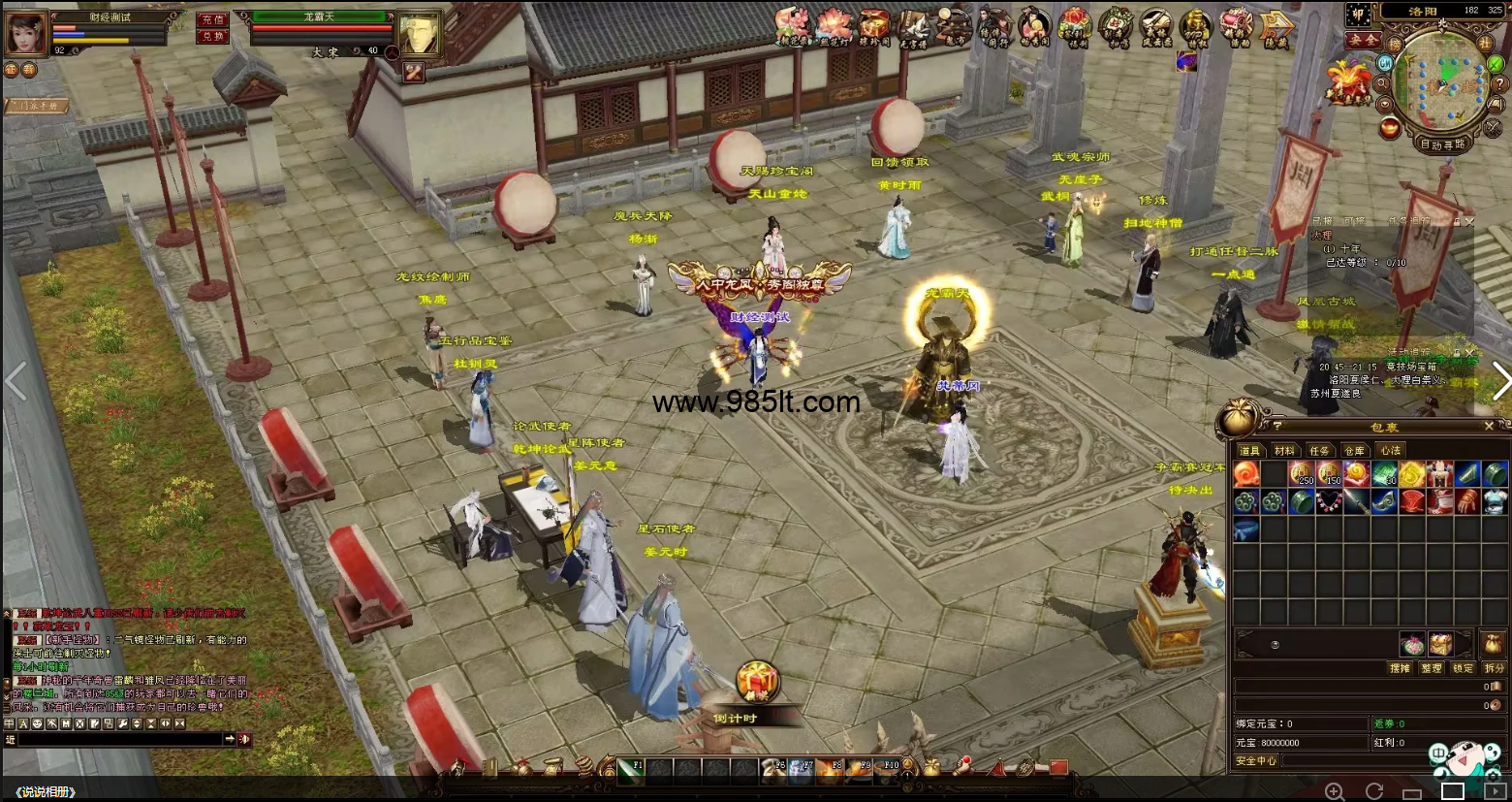The width and height of the screenshot is (1512, 802).
Task: Select the heart-shaped necklace item
Action: click(1329, 501)
